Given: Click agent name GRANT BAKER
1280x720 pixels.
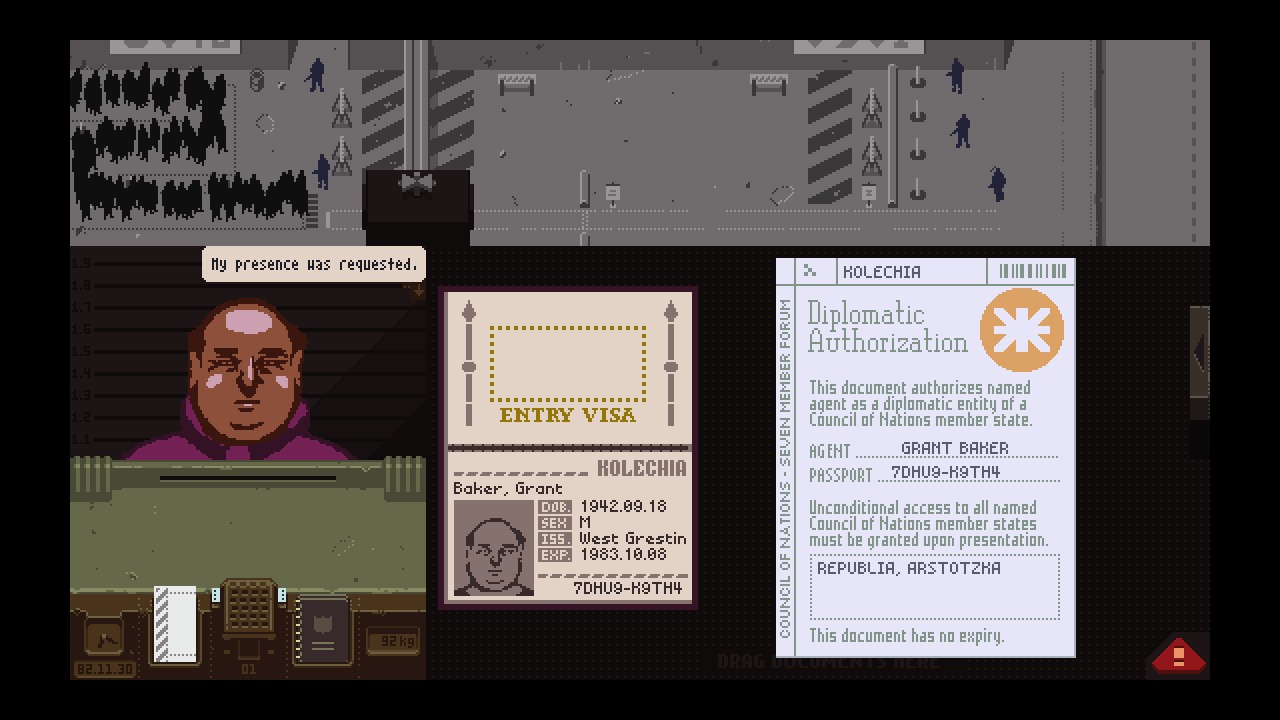Looking at the screenshot, I should (955, 448).
